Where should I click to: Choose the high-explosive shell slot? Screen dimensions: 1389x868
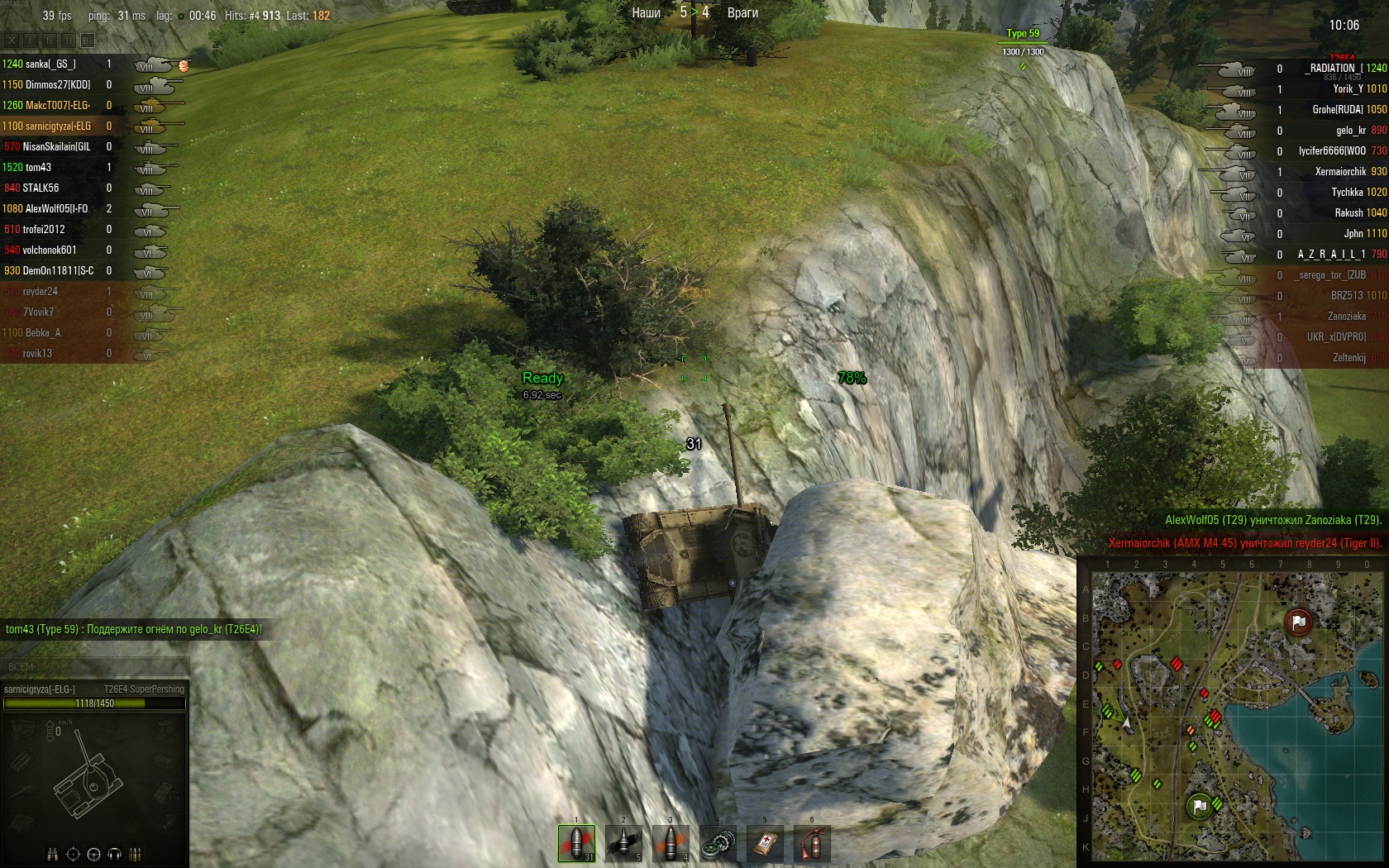(x=671, y=843)
